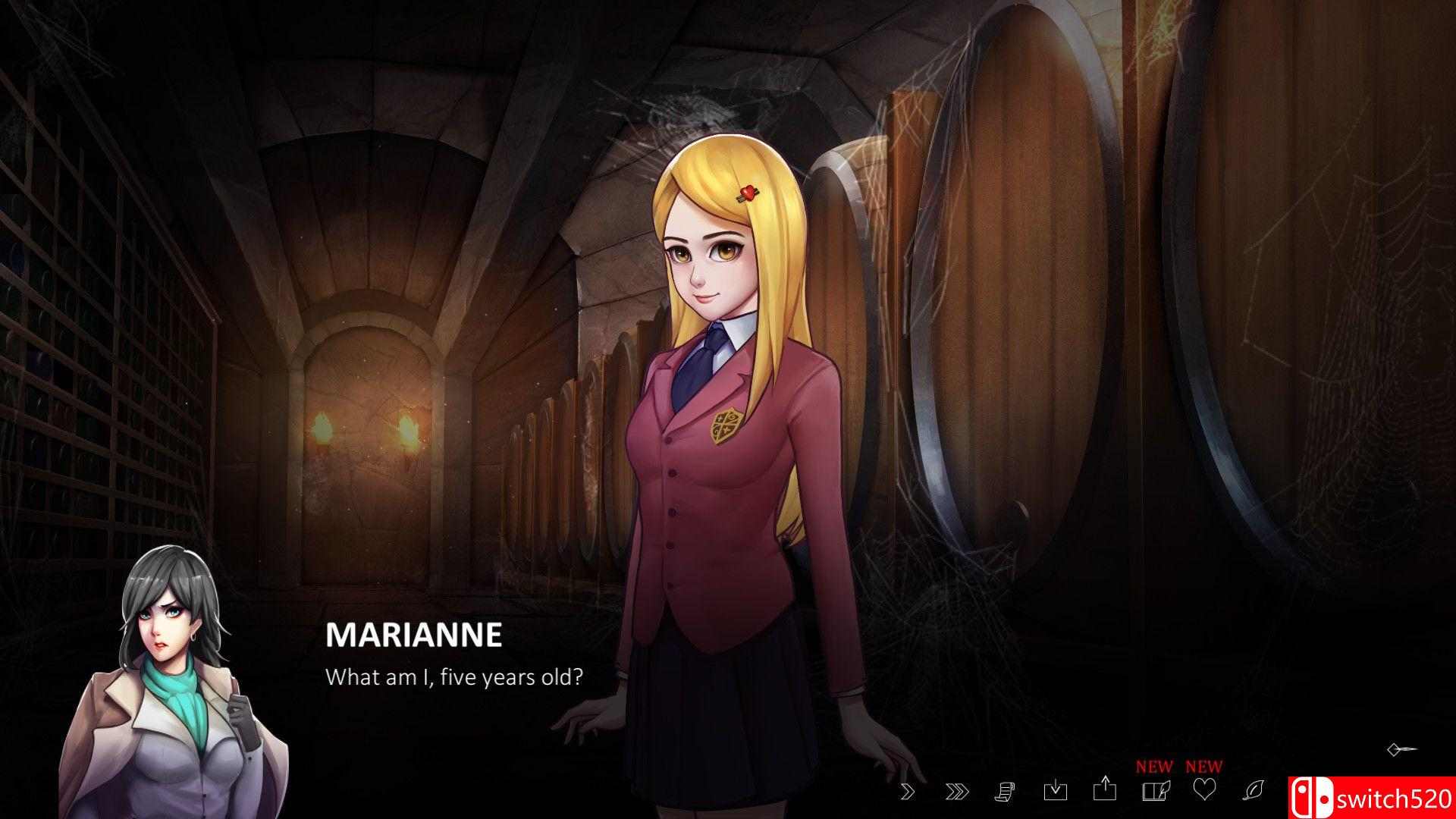The image size is (1456, 819).
Task: Open the journal icon marked NEW
Action: click(1154, 790)
